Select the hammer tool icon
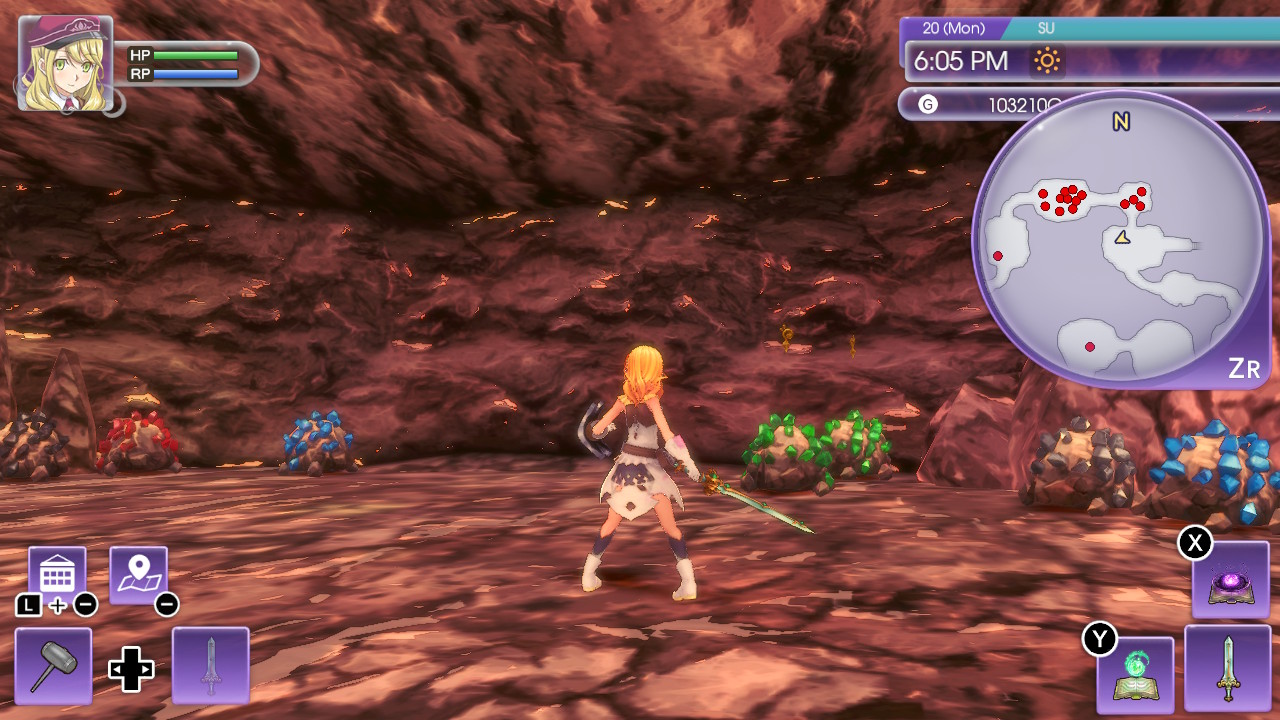1280x720 pixels. coord(54,664)
